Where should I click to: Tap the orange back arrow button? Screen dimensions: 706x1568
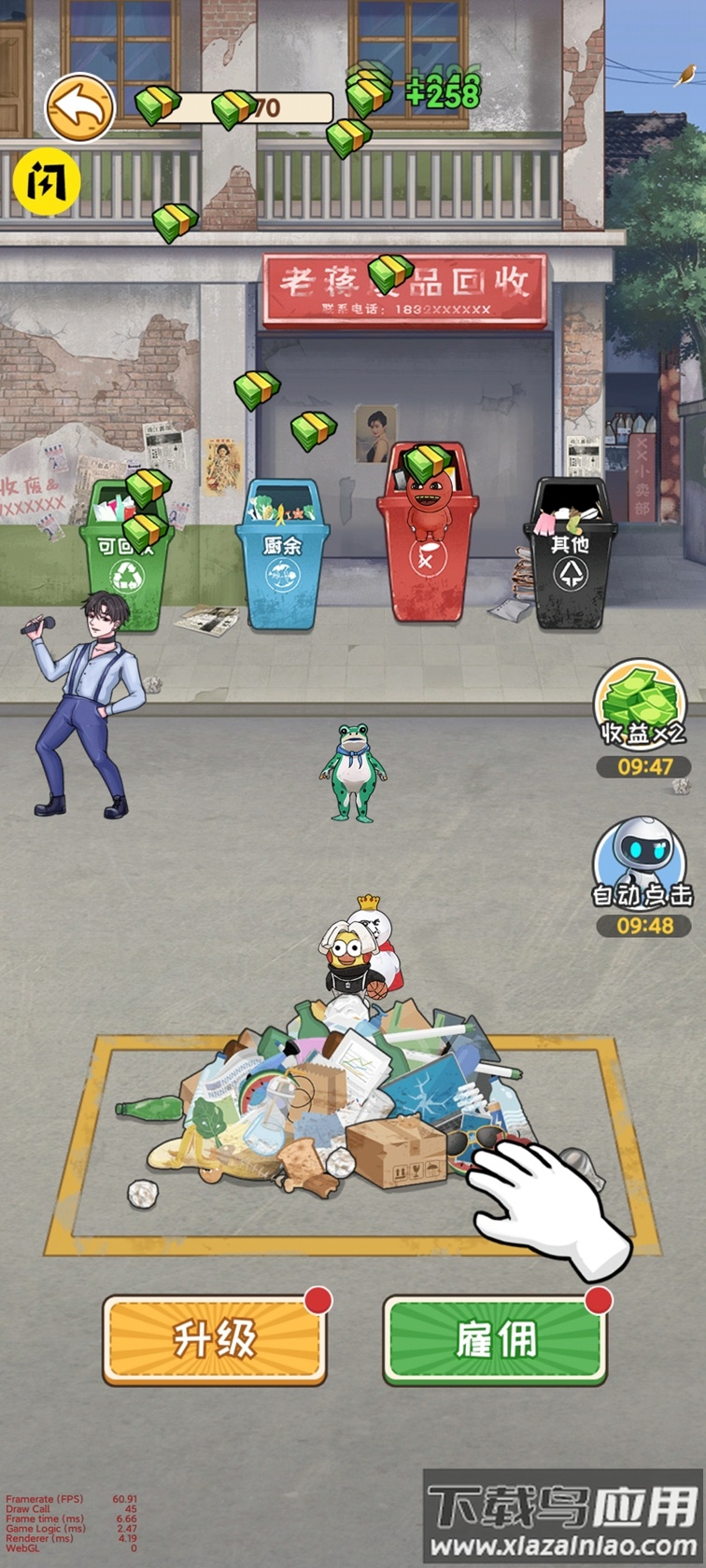click(x=79, y=108)
